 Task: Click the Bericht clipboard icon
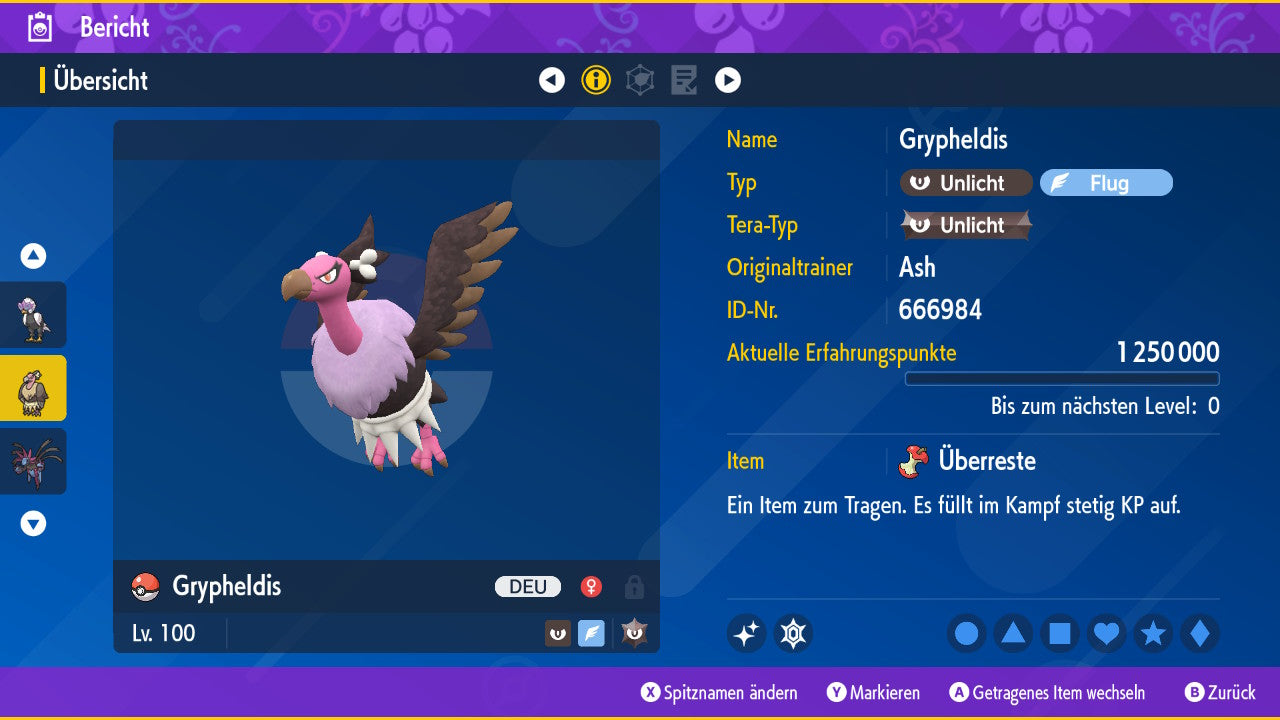(x=40, y=27)
